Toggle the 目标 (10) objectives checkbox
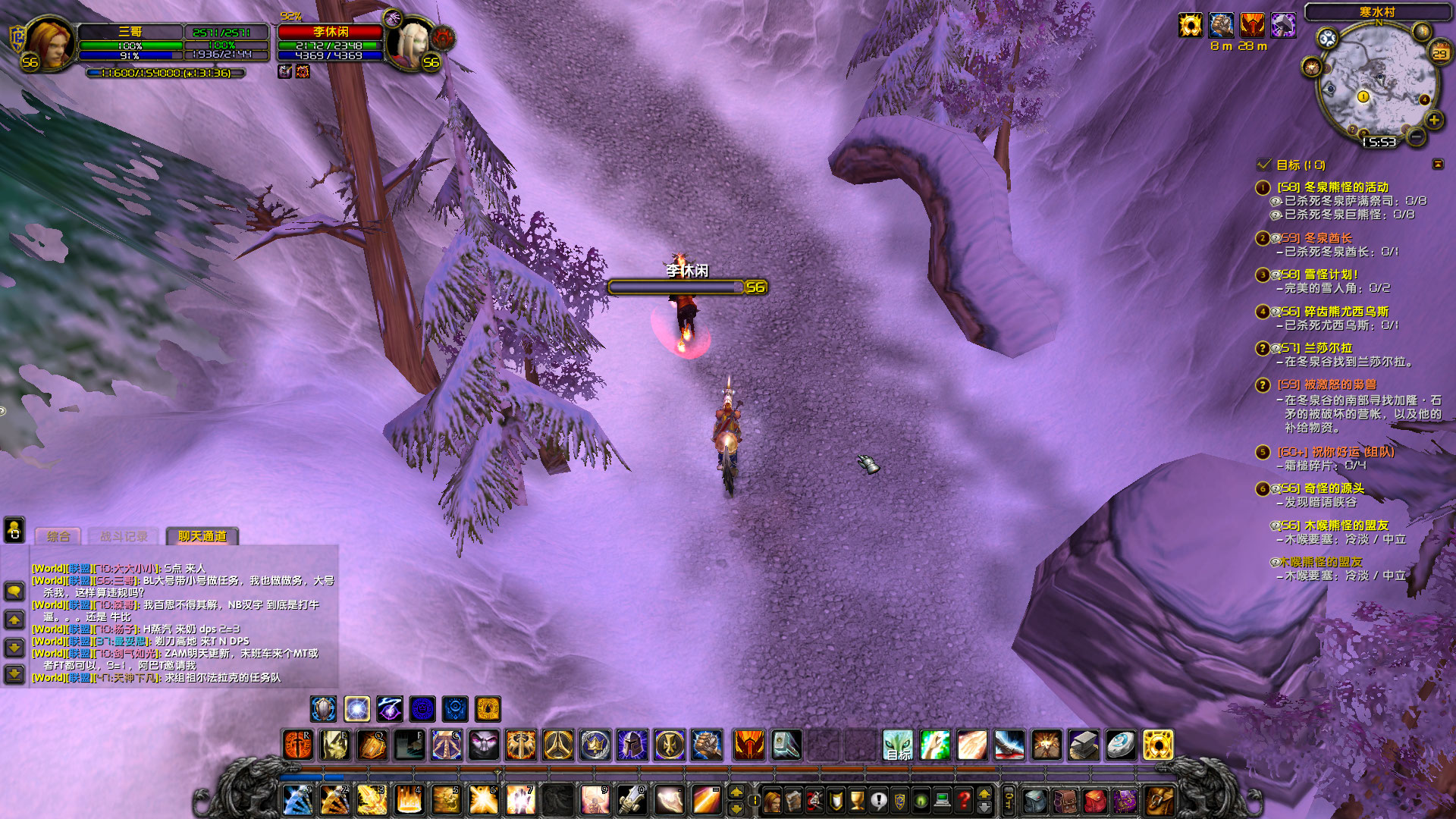The image size is (1456, 819). [x=1263, y=165]
